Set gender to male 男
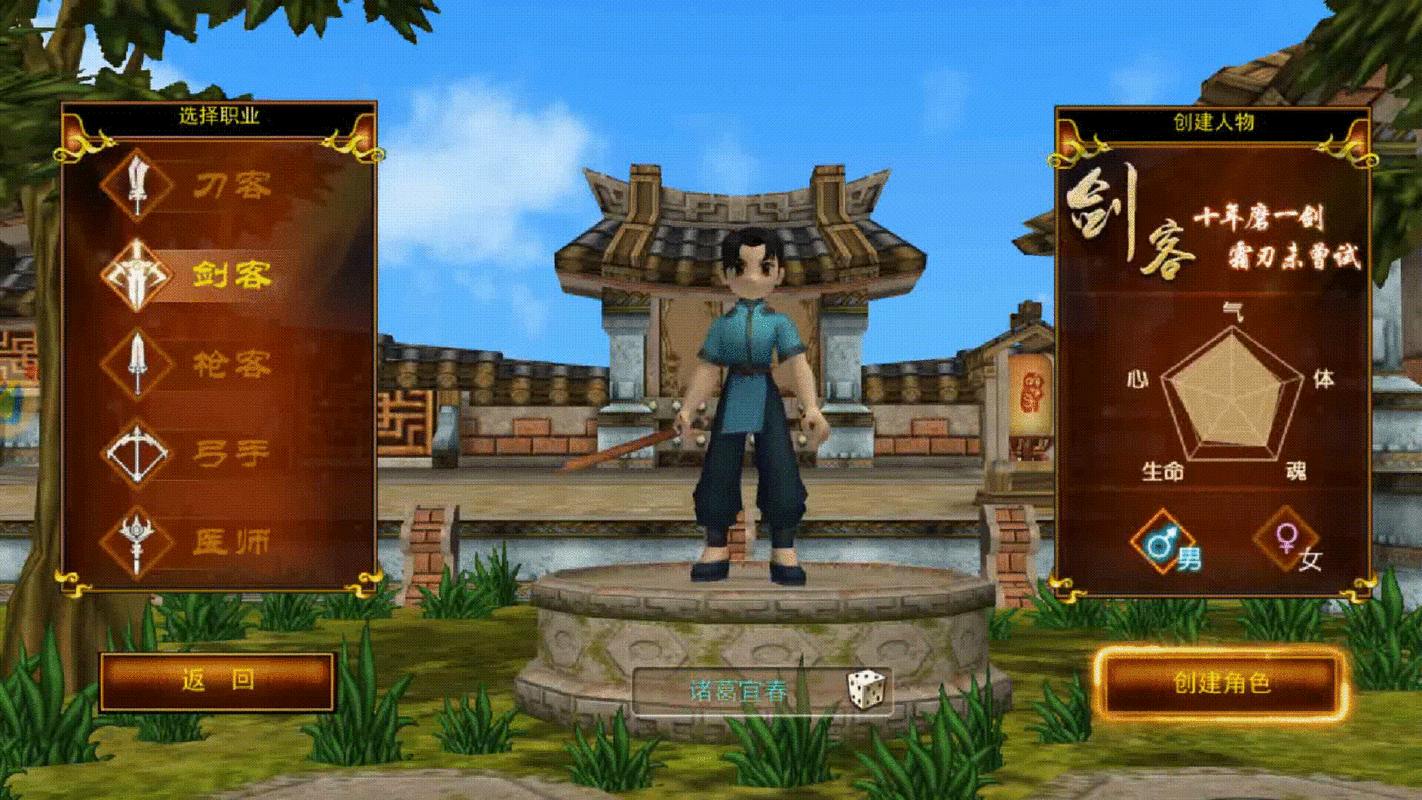 click(x=1166, y=545)
